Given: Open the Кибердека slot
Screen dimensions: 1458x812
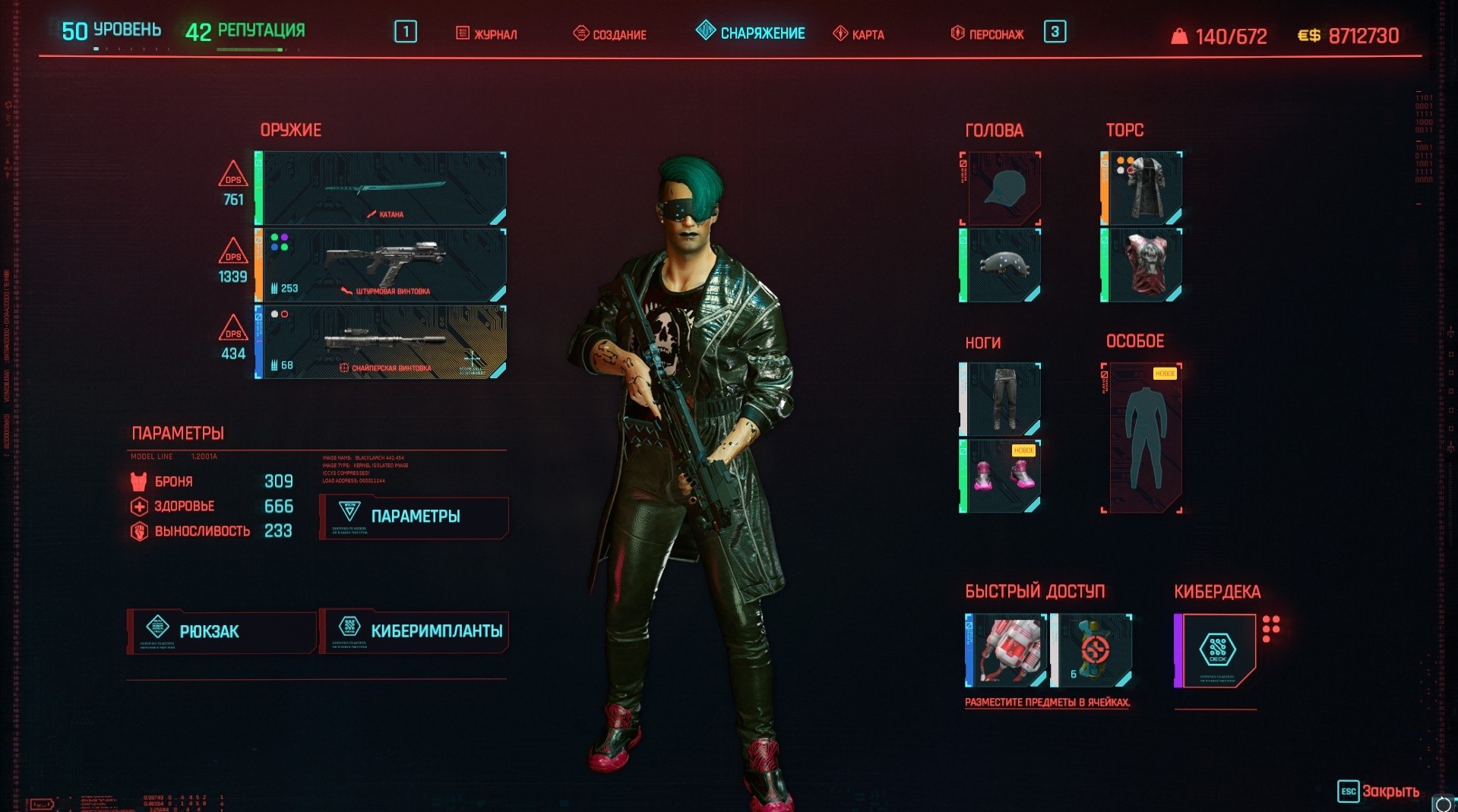Looking at the screenshot, I should click(1216, 650).
